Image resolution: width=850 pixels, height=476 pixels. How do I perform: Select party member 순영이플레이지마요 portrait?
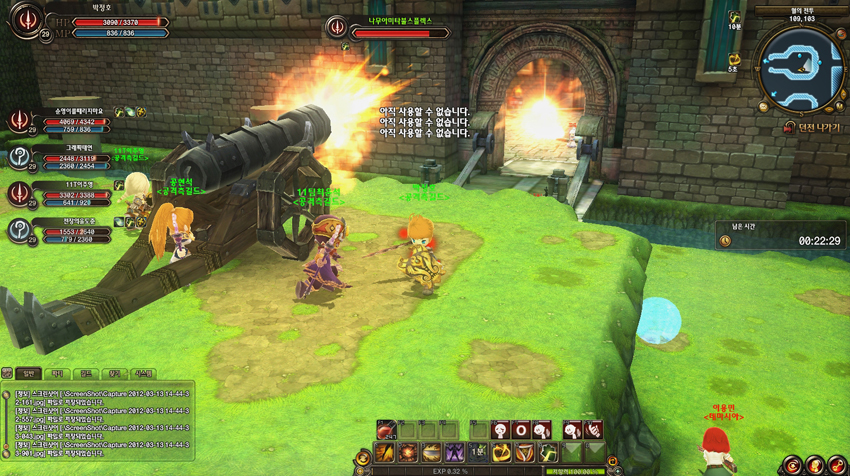(20, 121)
